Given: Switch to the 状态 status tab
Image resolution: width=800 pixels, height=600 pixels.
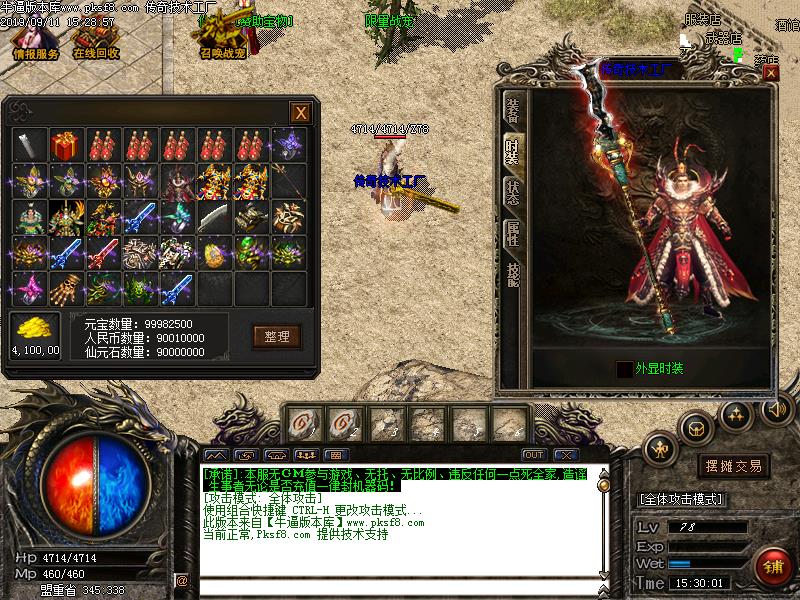Looking at the screenshot, I should (x=513, y=192).
